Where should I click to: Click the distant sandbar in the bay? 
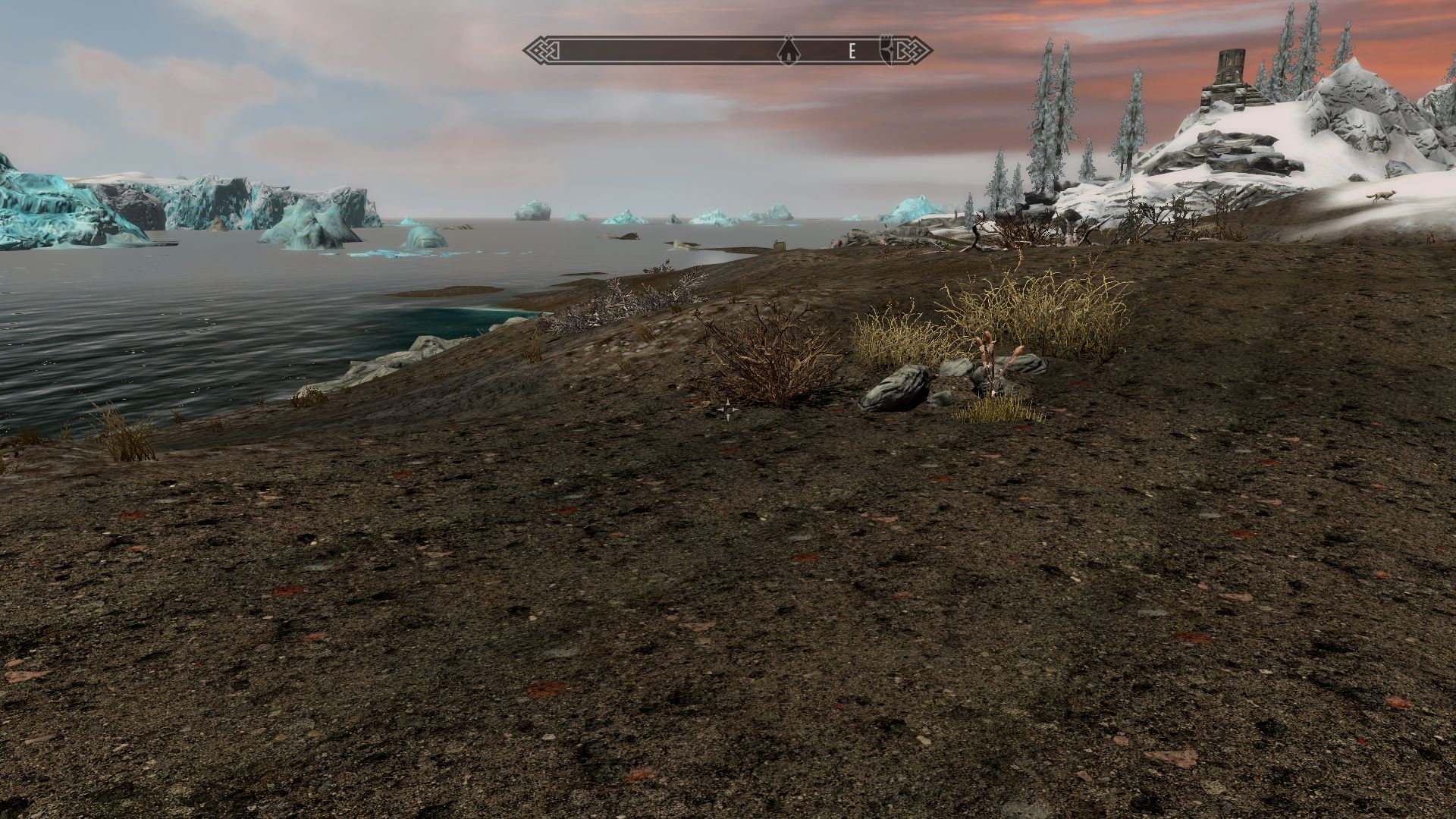(x=447, y=288)
